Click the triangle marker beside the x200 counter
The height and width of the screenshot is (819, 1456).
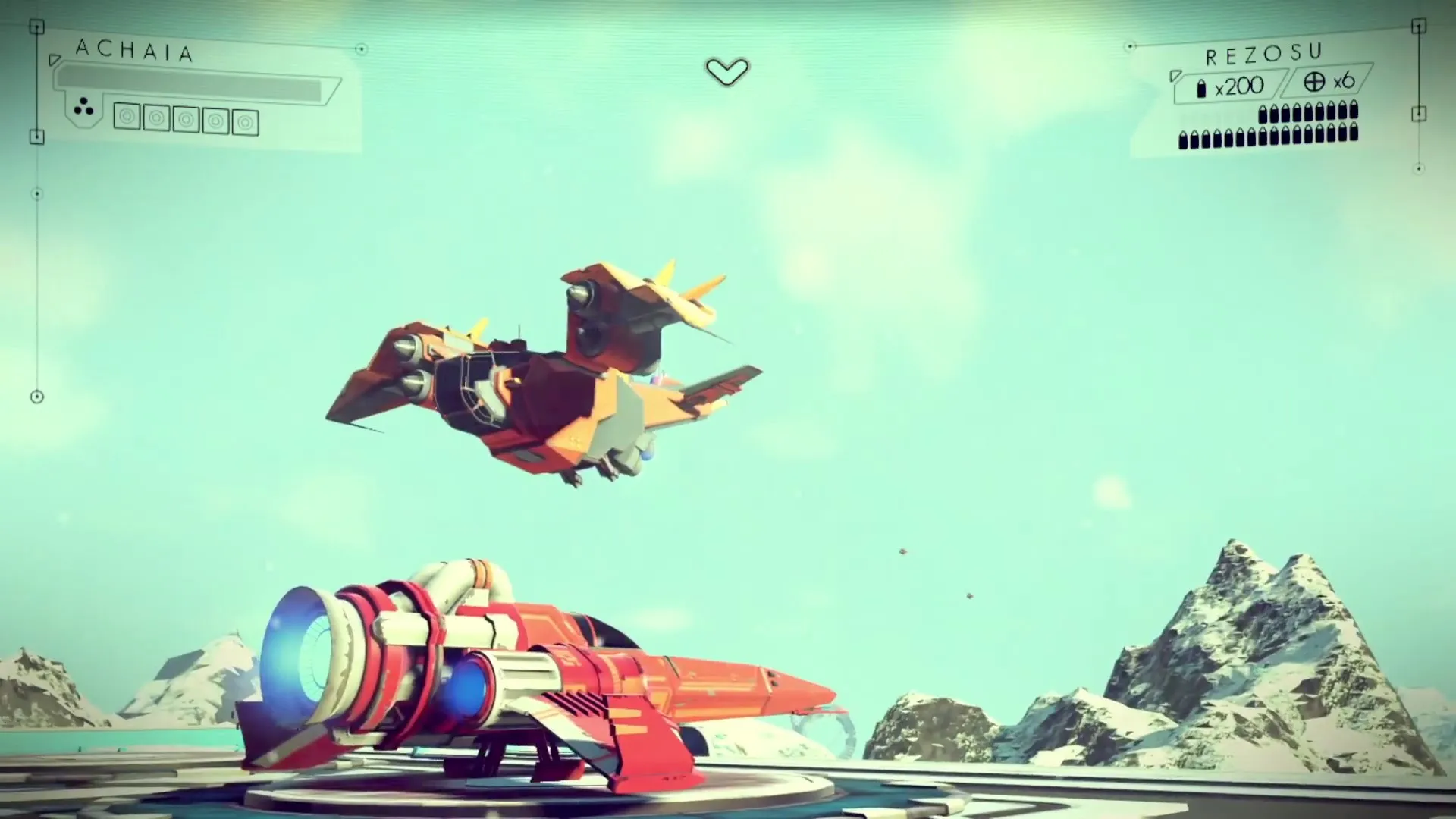(1175, 77)
